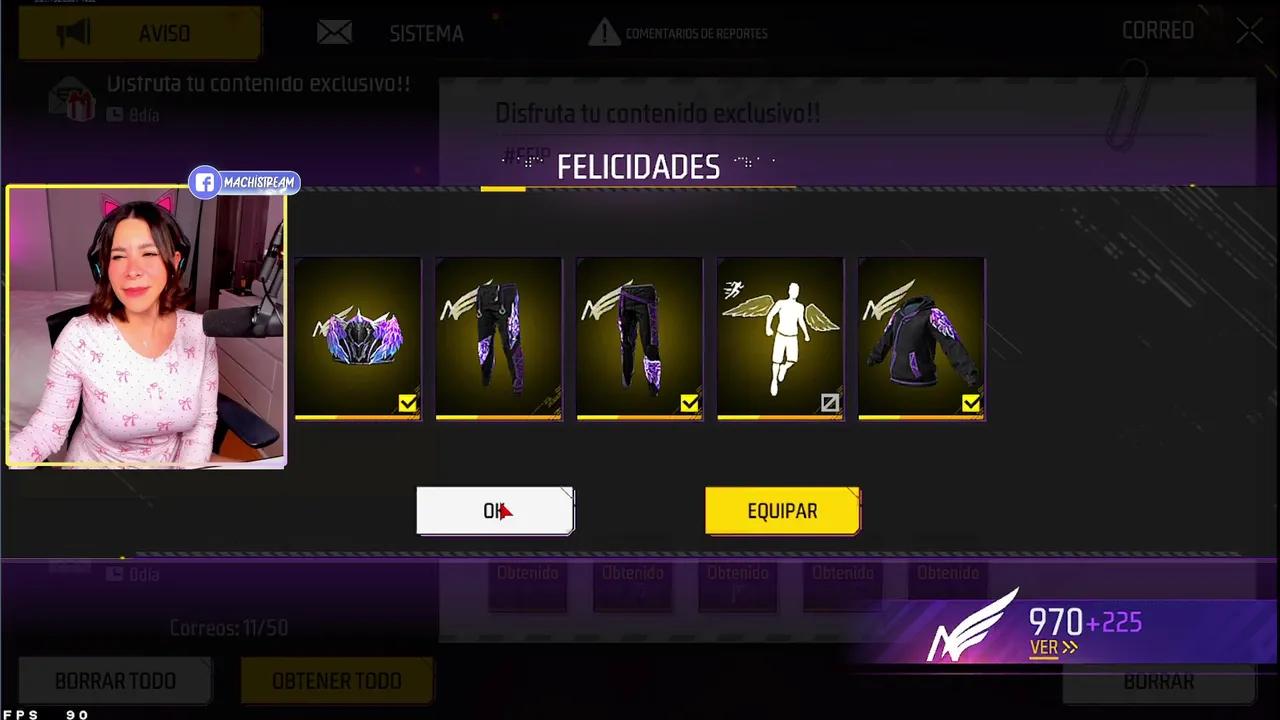Click the streamer webcam overlay
The height and width of the screenshot is (720, 1280).
click(x=146, y=326)
